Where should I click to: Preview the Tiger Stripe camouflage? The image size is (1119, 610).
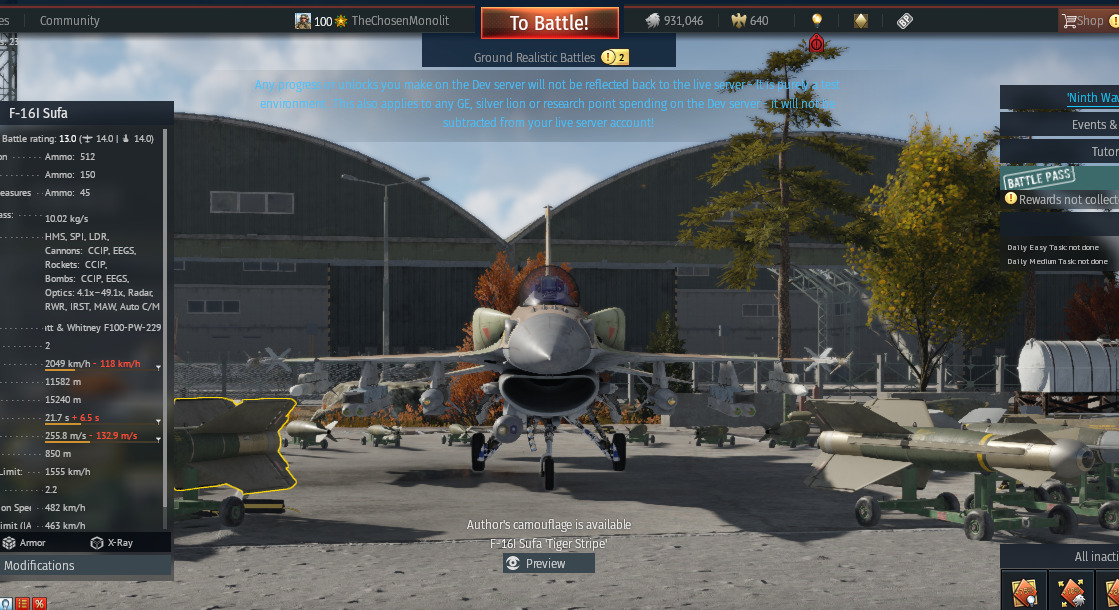pos(549,563)
